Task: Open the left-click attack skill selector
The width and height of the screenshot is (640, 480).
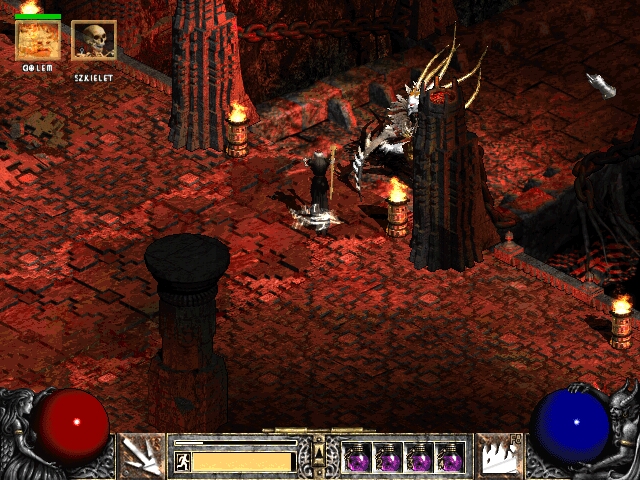Action: pos(141,456)
